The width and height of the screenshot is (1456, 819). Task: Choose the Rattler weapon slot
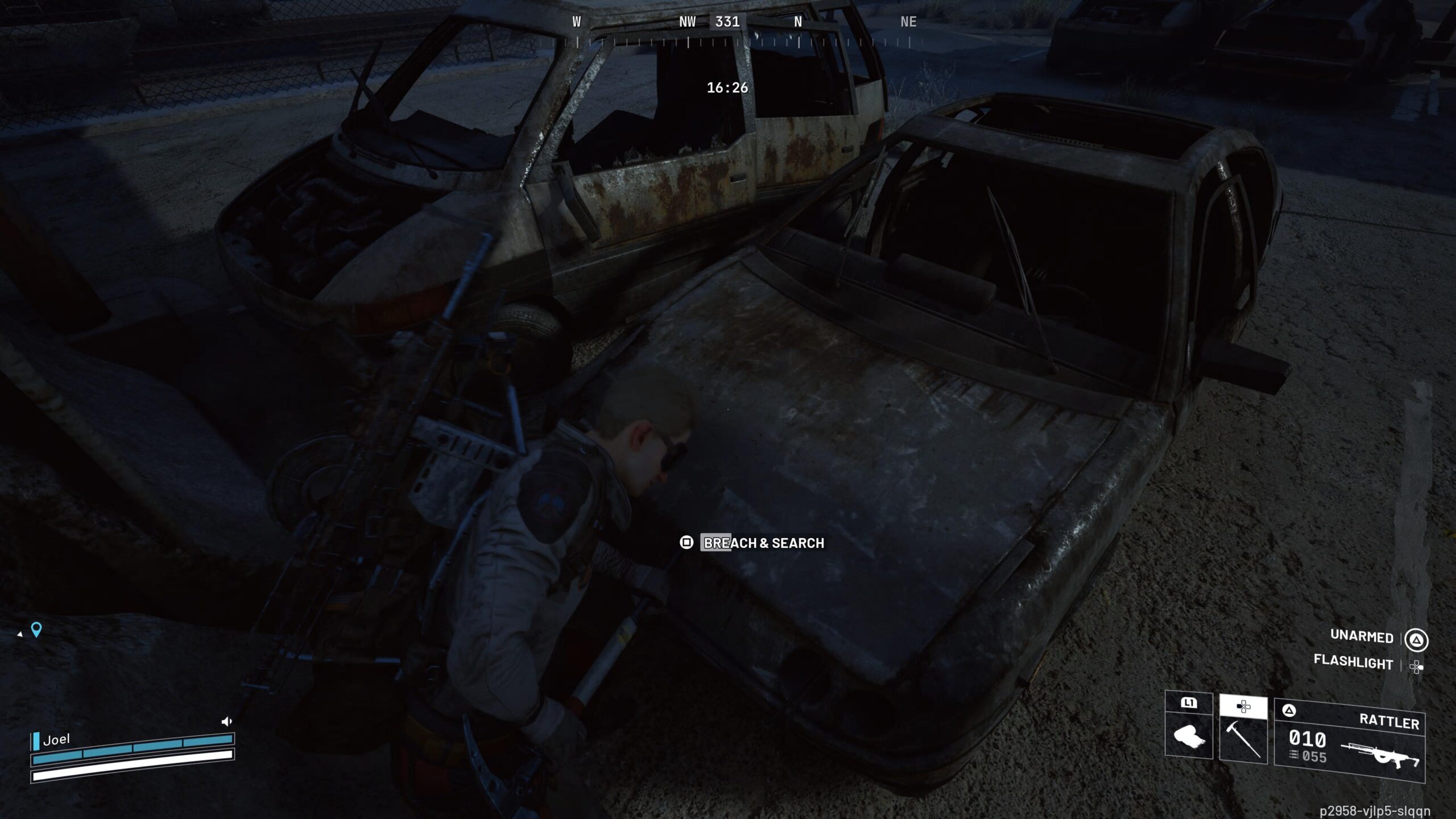pos(1350,741)
